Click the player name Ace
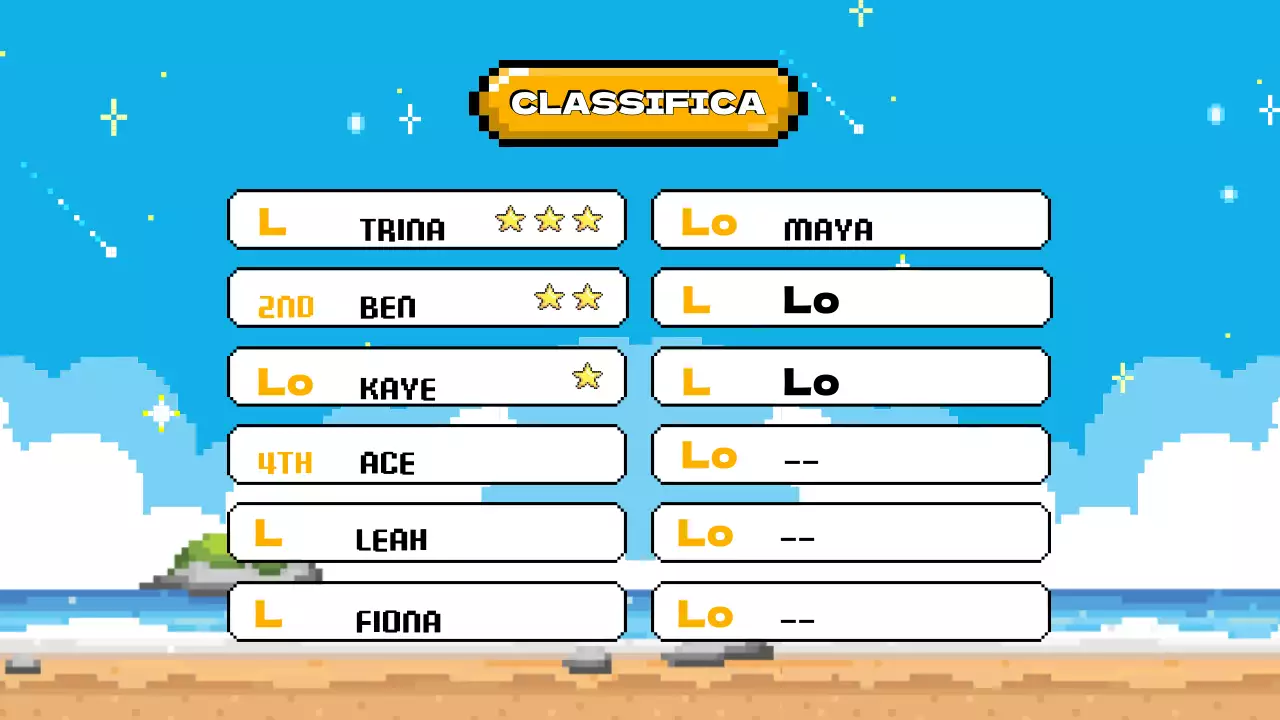This screenshot has width=1280, height=720. pos(386,463)
